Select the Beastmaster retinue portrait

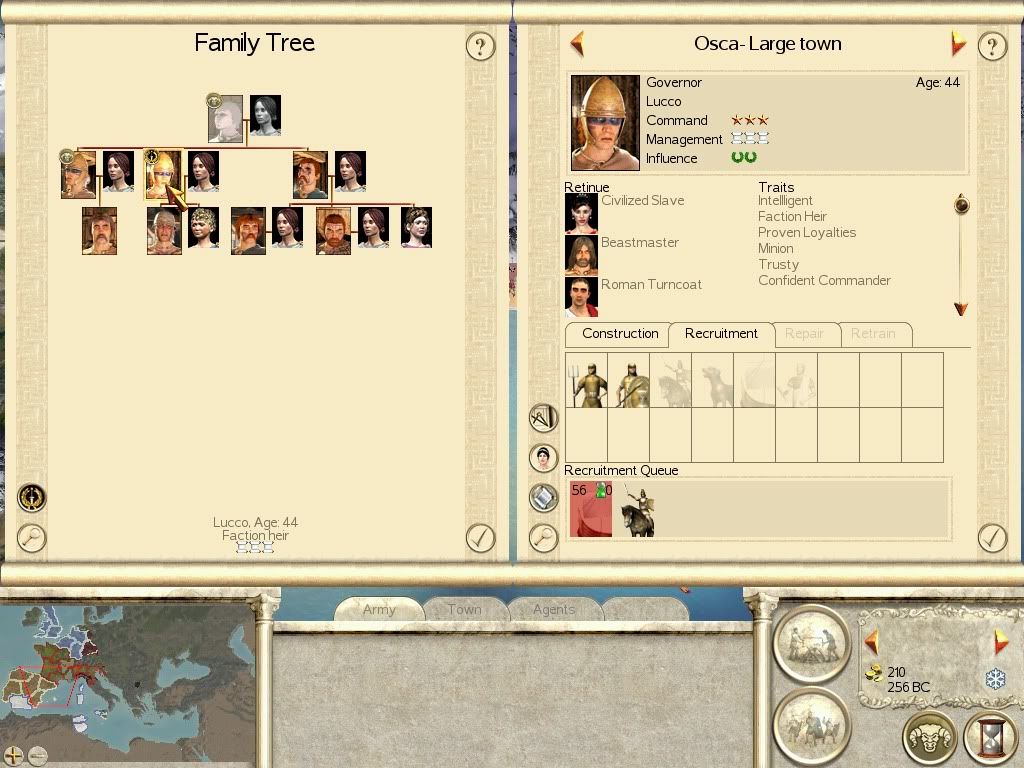pyautogui.click(x=581, y=255)
